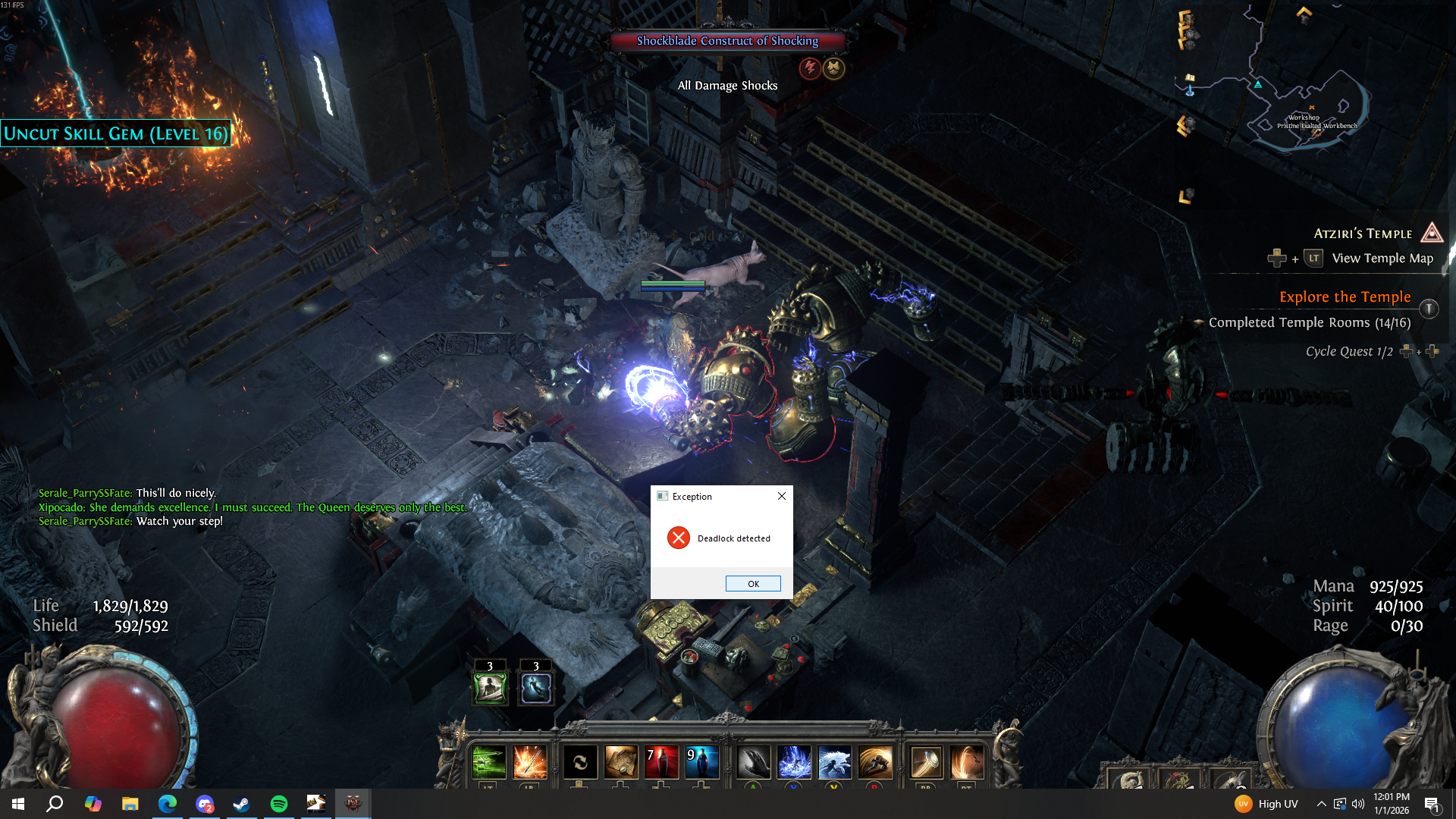Open the Atziri's Temple triangle icon

click(x=1431, y=233)
